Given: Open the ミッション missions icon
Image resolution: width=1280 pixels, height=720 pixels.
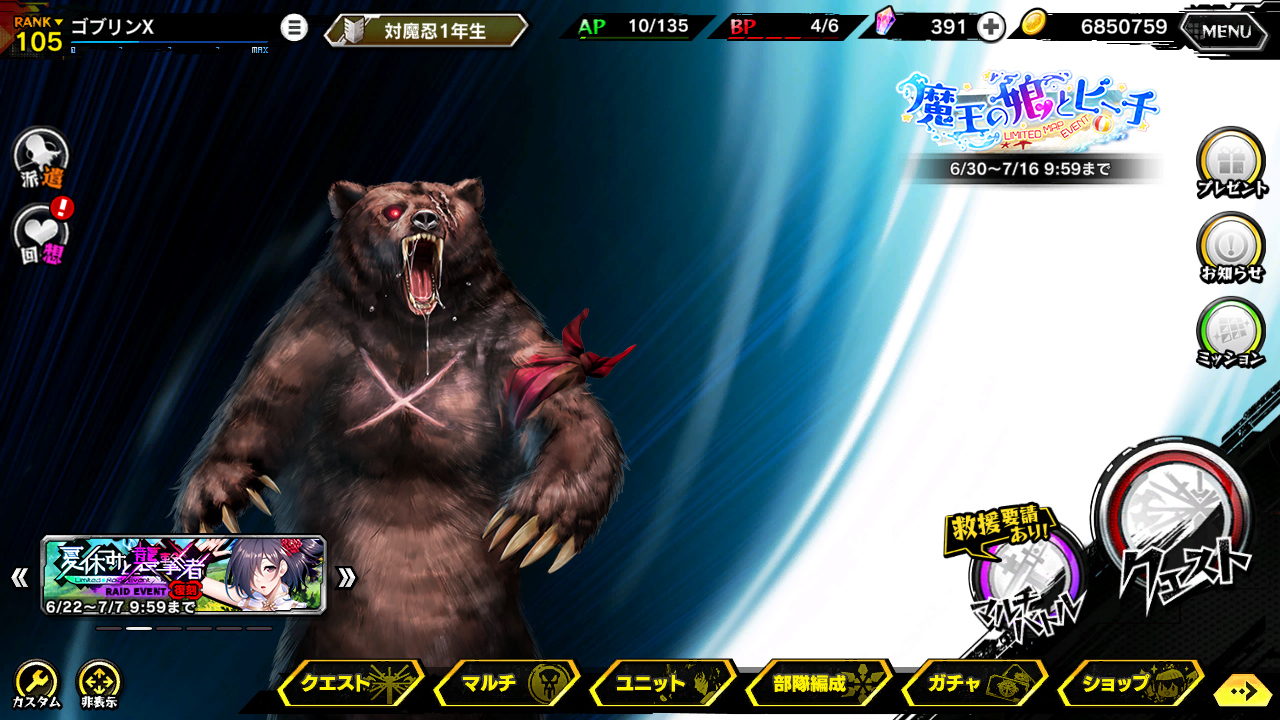Looking at the screenshot, I should tap(1230, 331).
